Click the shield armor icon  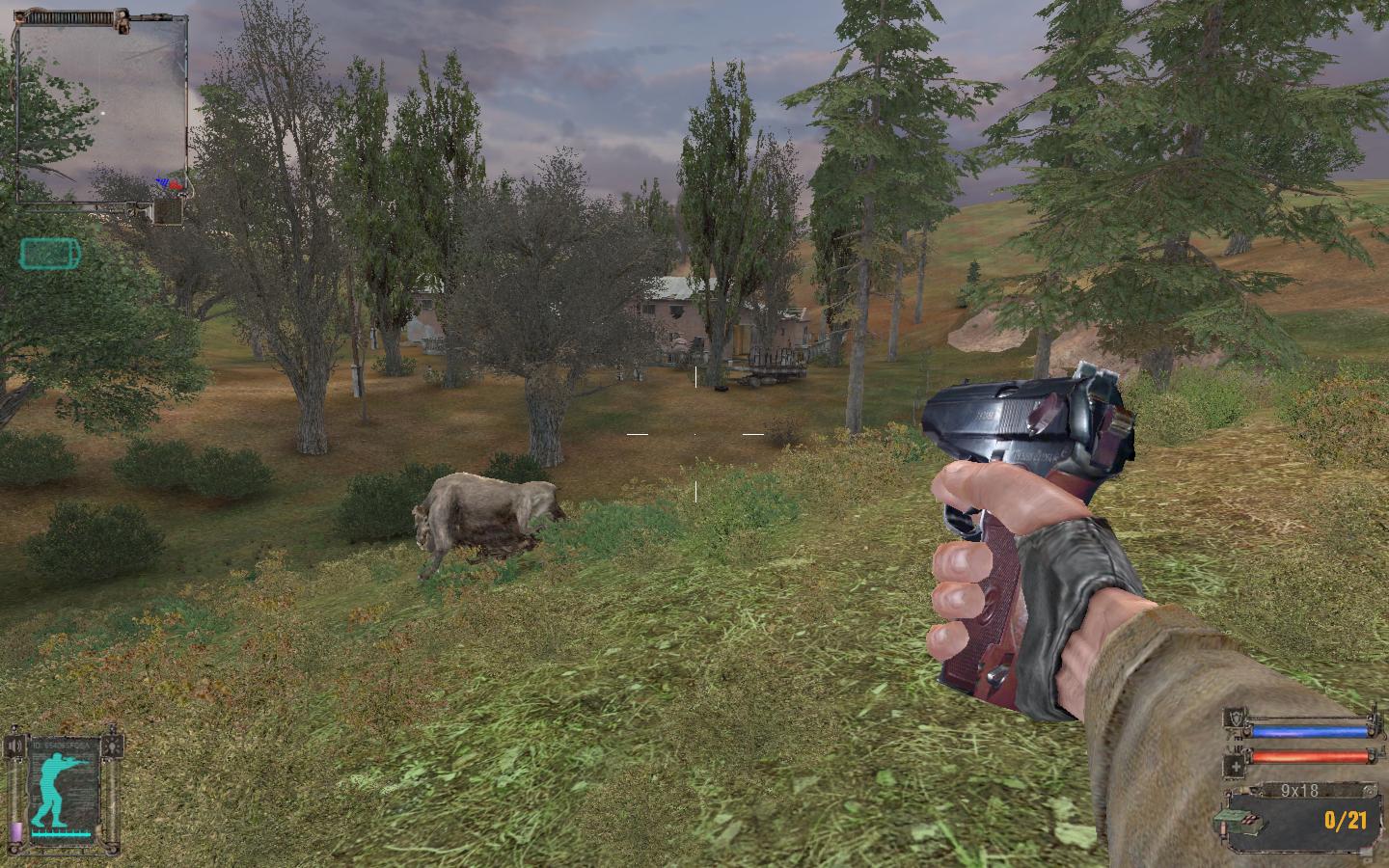tap(1236, 718)
